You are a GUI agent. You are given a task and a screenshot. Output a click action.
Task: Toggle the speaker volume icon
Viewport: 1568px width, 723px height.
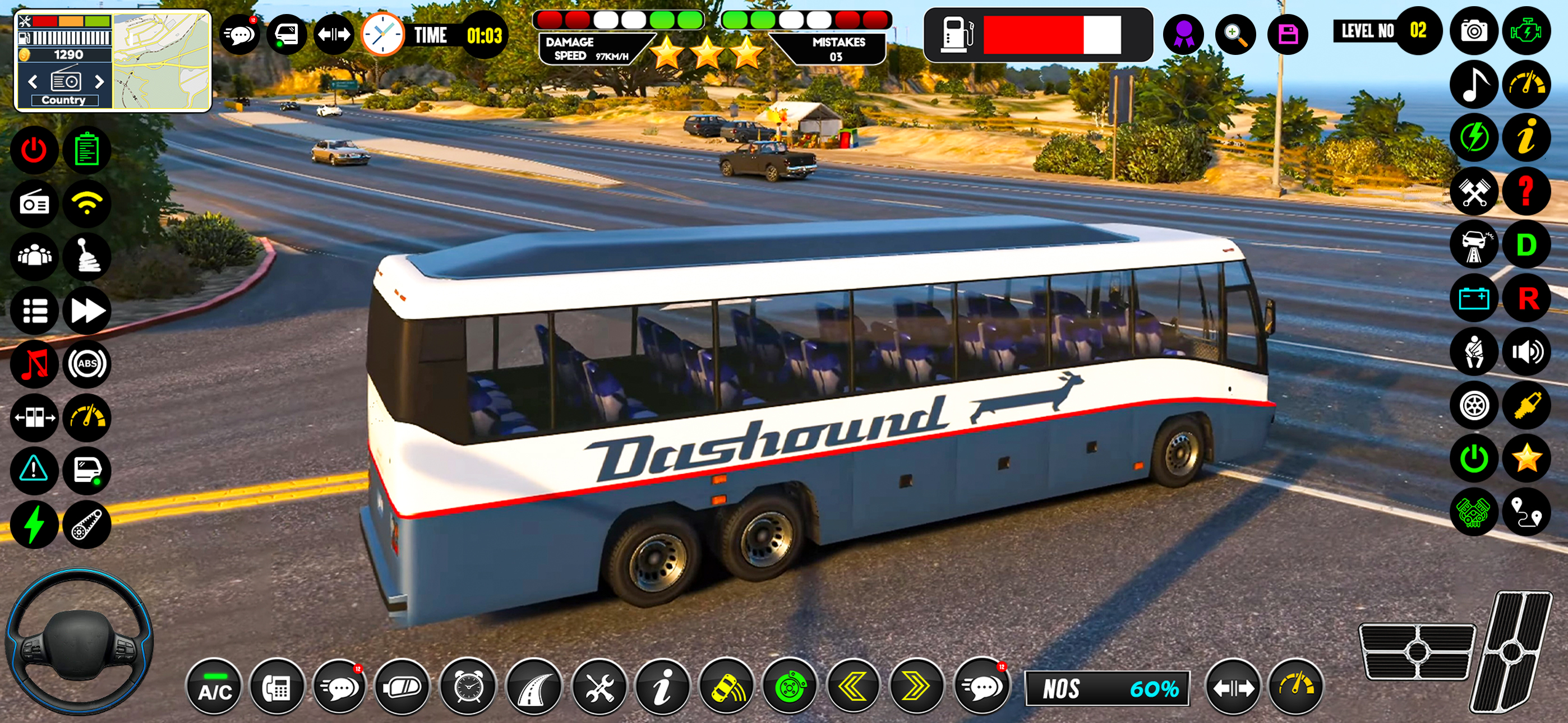pyautogui.click(x=1526, y=352)
